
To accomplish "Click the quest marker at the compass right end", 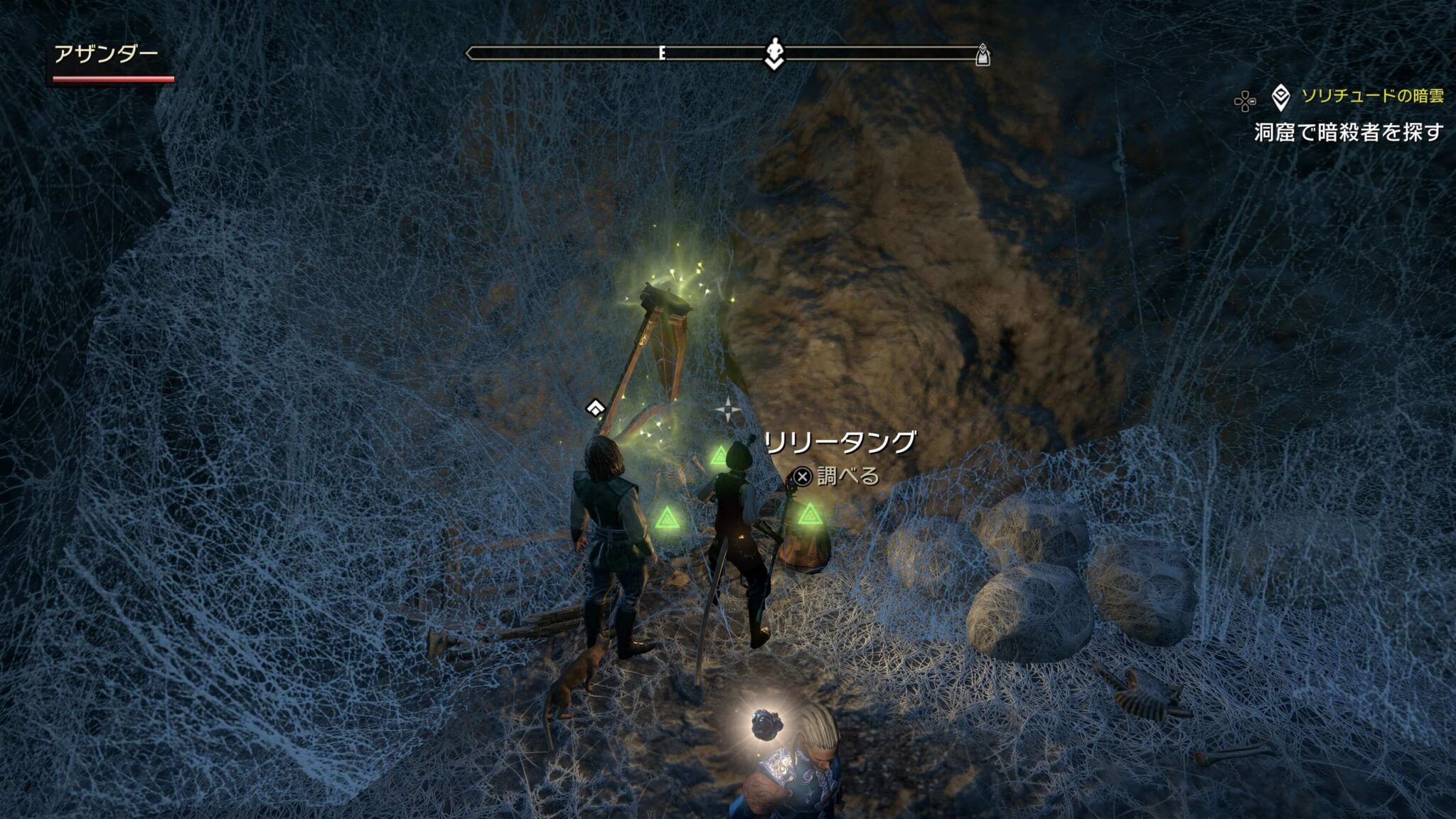I will pyautogui.click(x=983, y=55).
